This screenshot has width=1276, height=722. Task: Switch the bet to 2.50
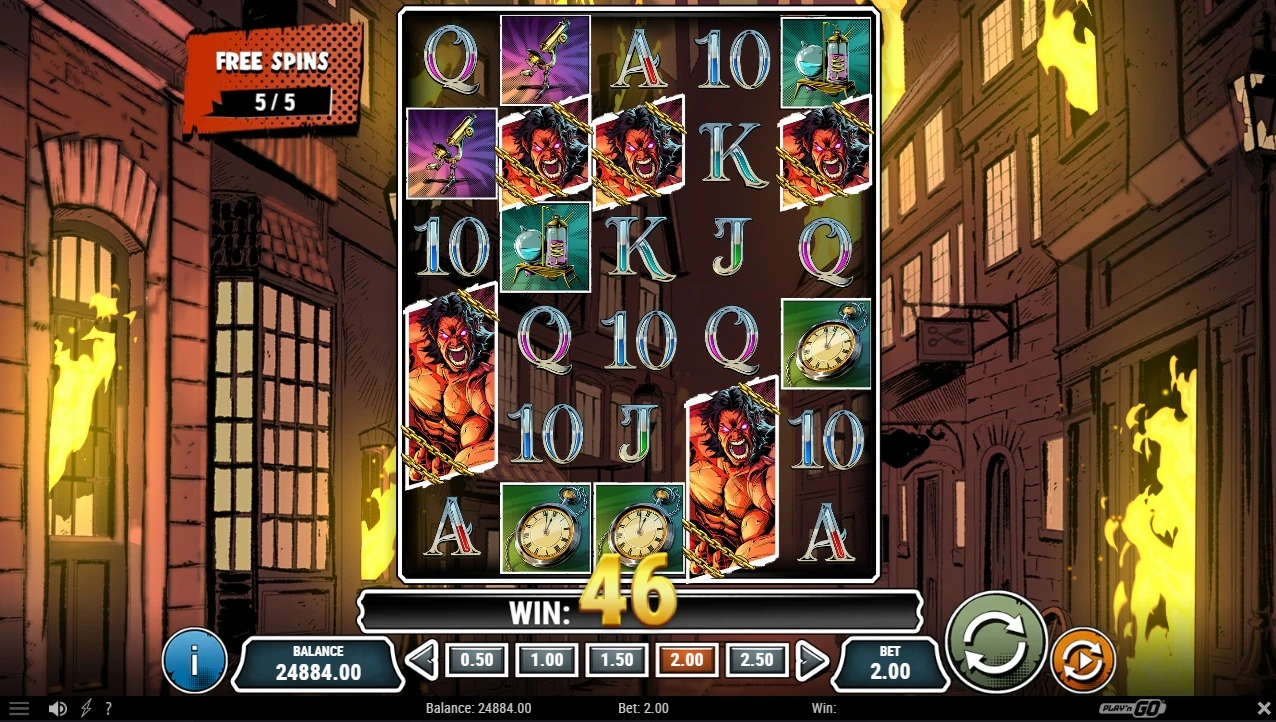tap(756, 660)
